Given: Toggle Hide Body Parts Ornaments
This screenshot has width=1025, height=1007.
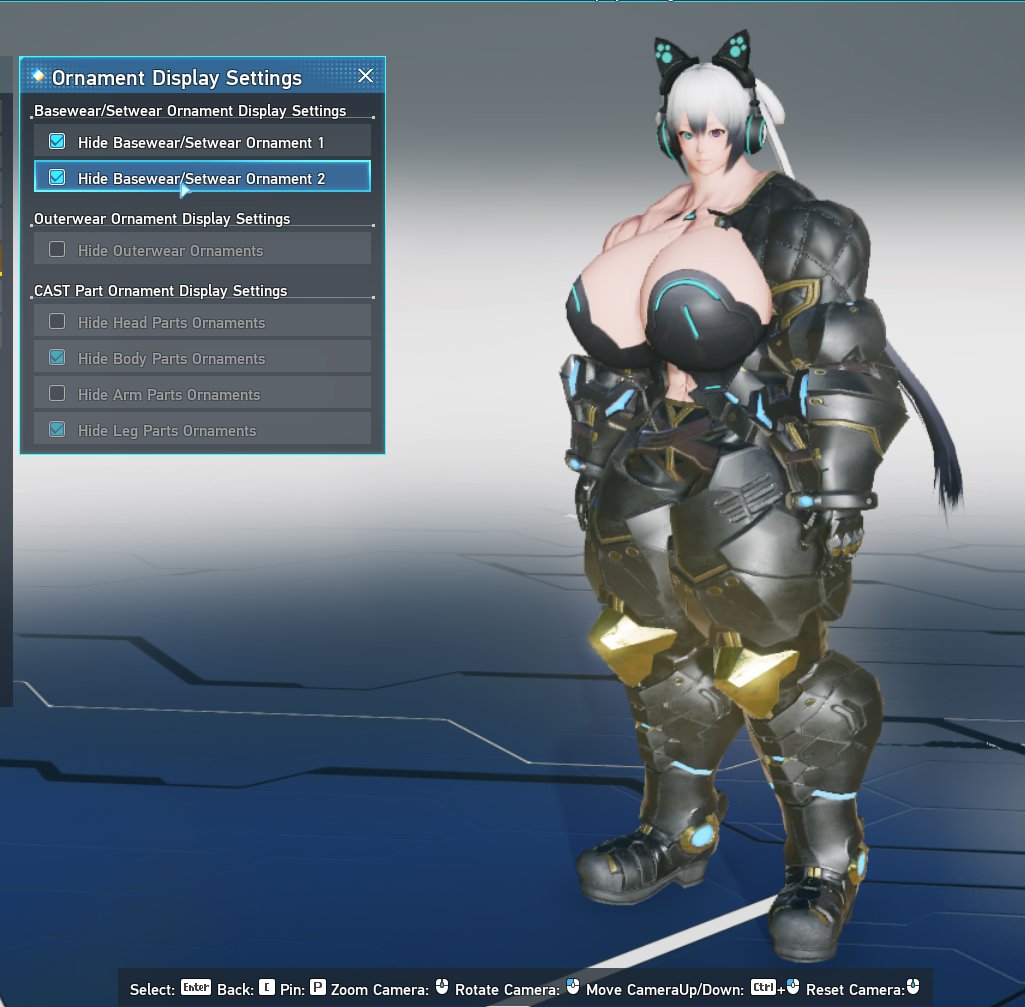Looking at the screenshot, I should [58, 358].
